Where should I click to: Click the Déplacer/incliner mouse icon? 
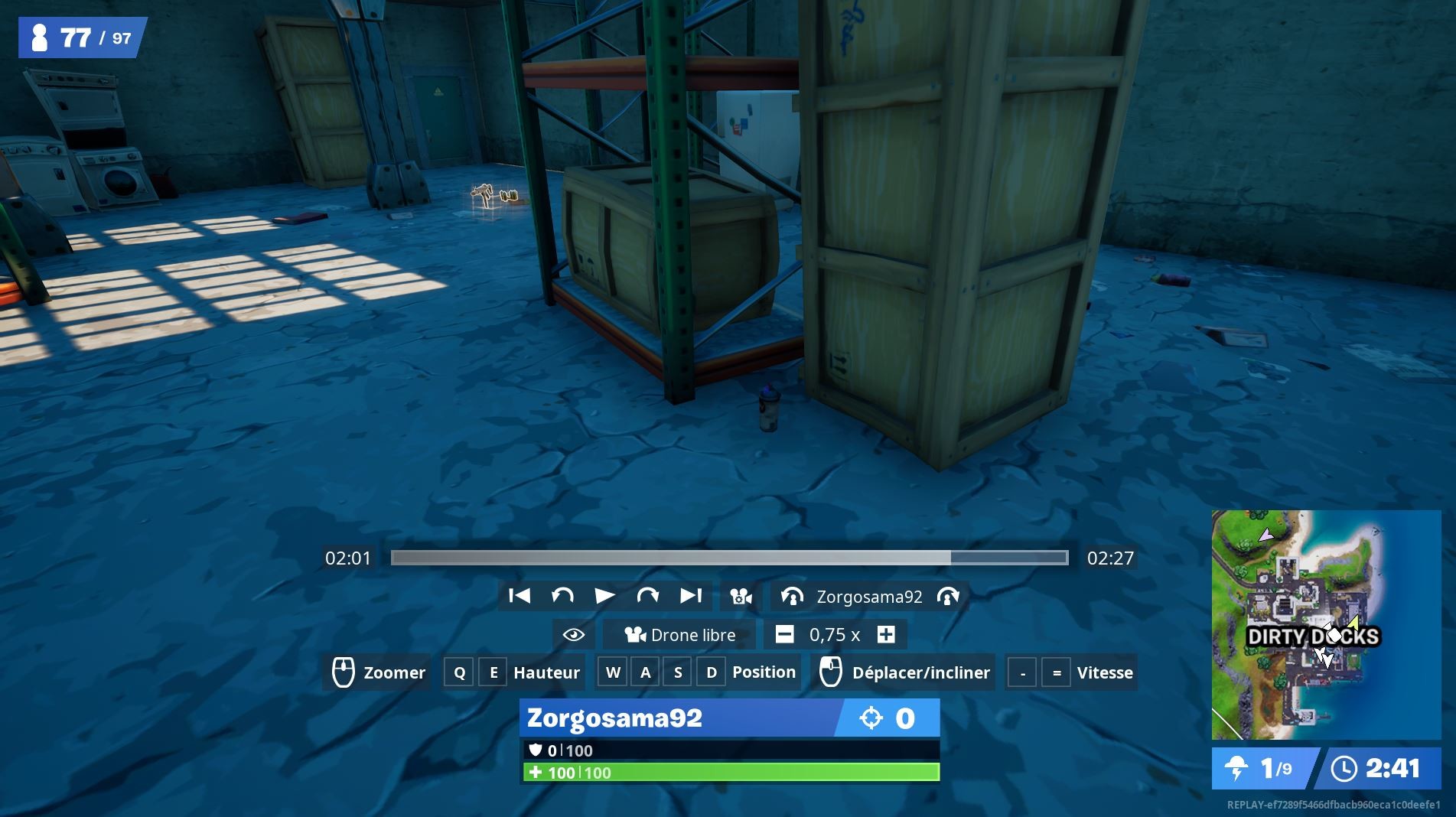click(832, 672)
